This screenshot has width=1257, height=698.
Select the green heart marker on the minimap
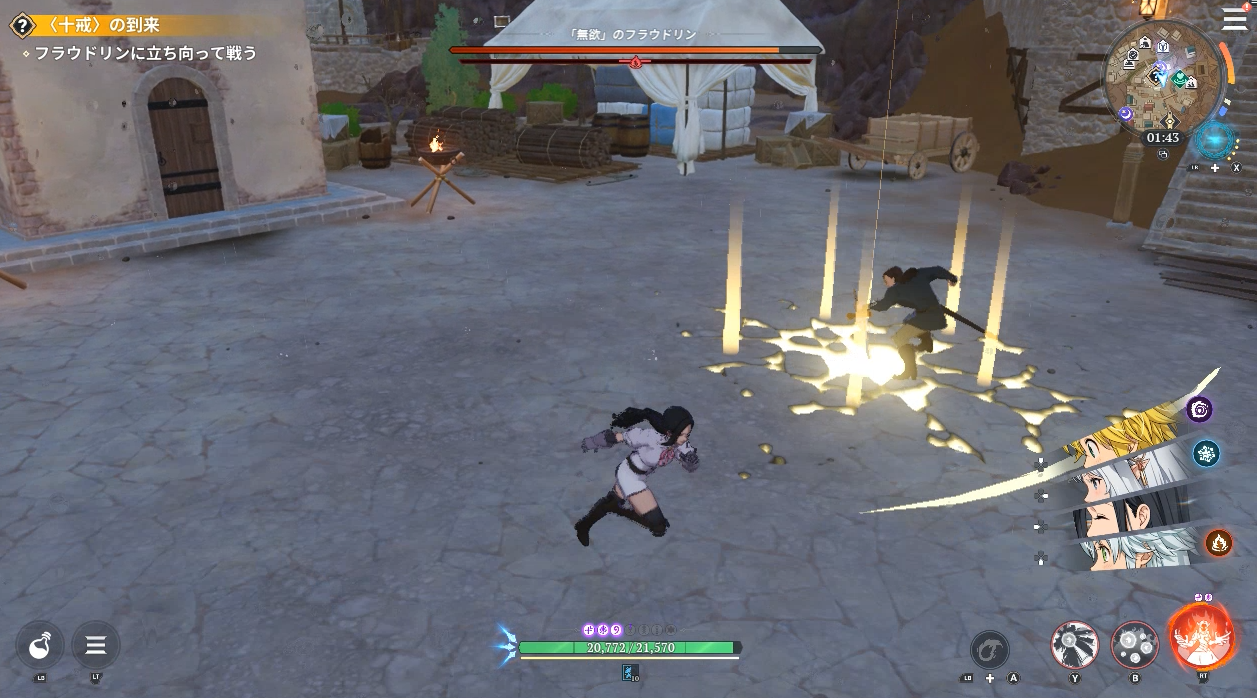1180,78
